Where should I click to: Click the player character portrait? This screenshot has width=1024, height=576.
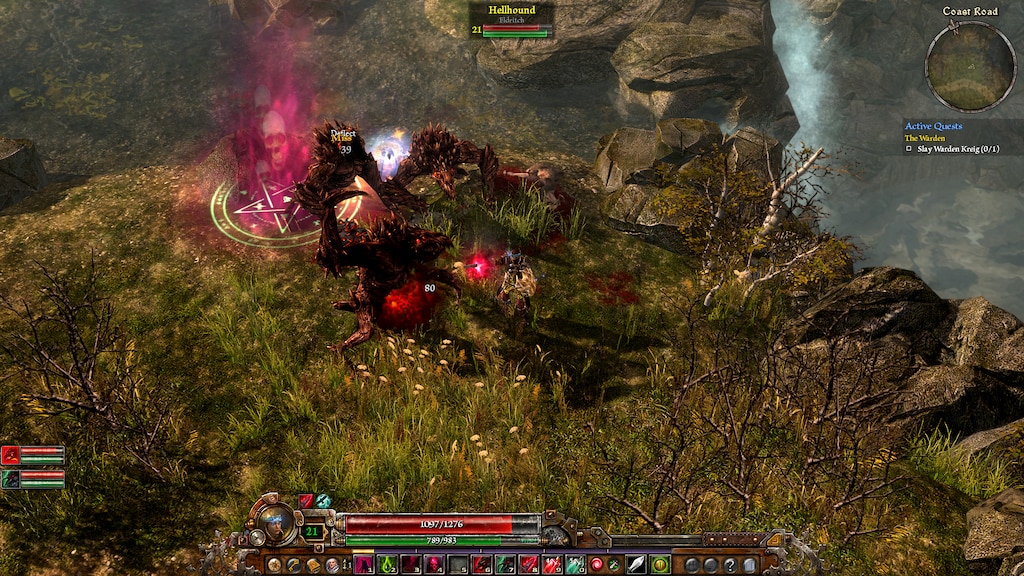pyautogui.click(x=277, y=520)
